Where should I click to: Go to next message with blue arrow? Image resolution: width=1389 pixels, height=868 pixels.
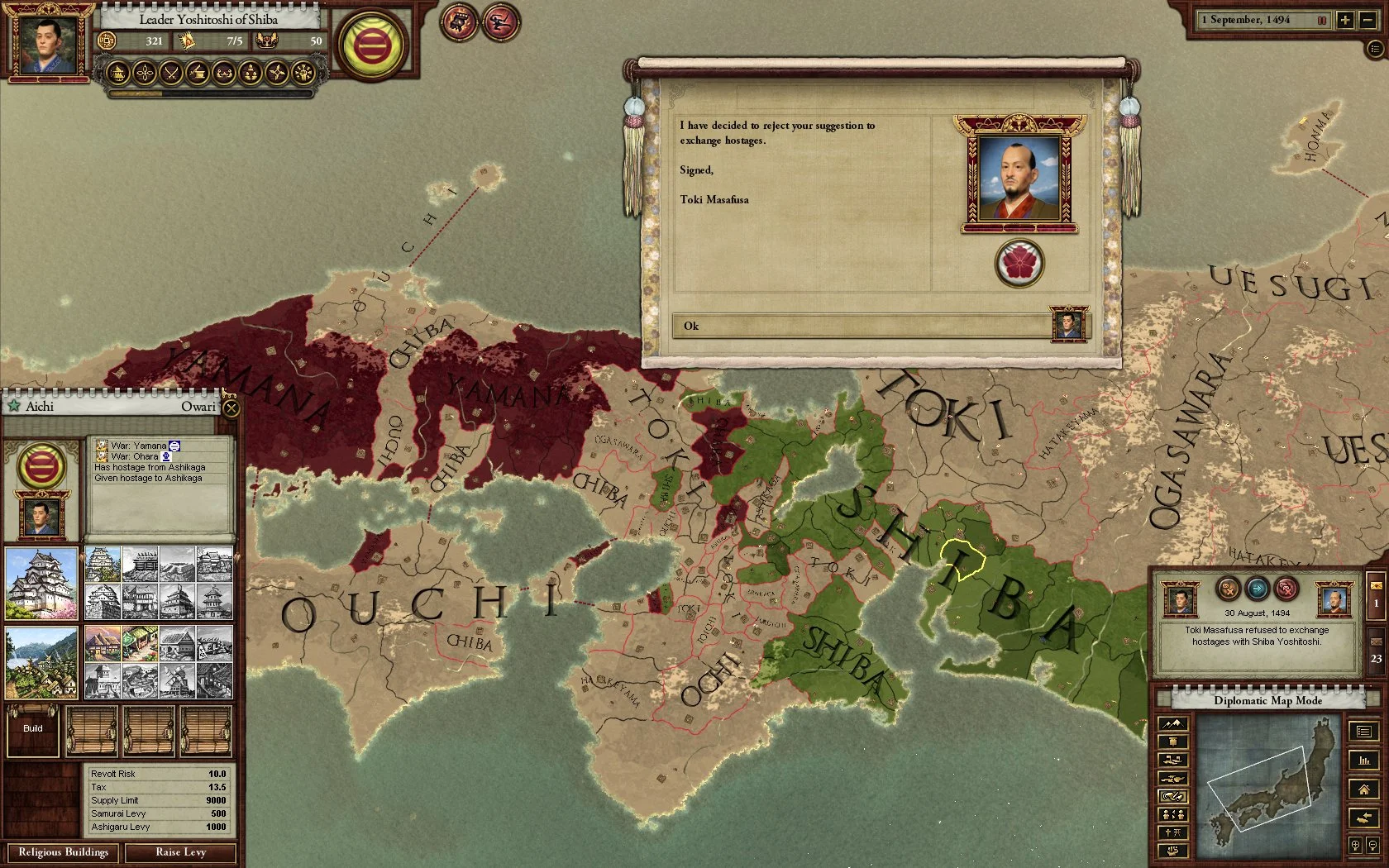pyautogui.click(x=1257, y=589)
